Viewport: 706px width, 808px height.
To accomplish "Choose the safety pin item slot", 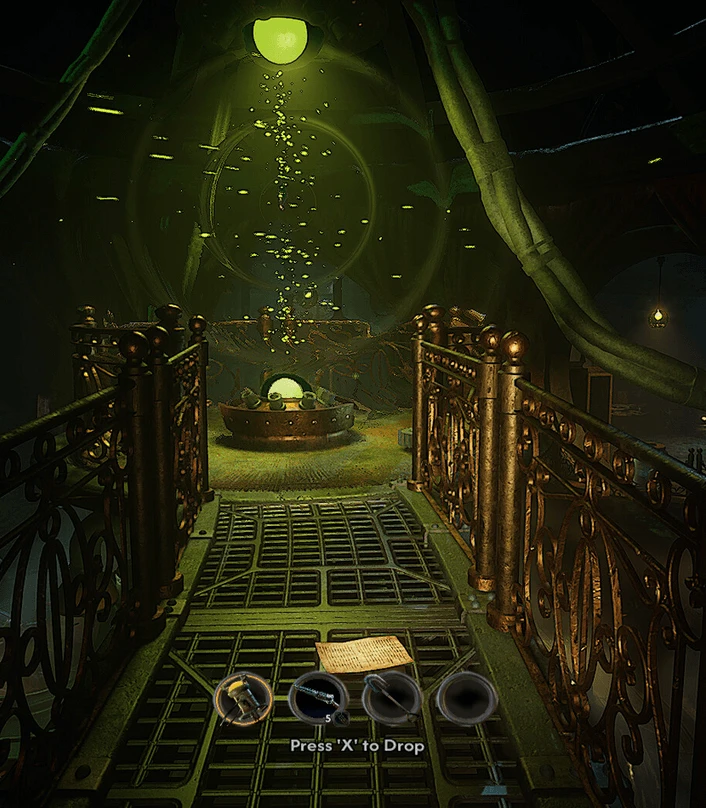I will (390, 697).
